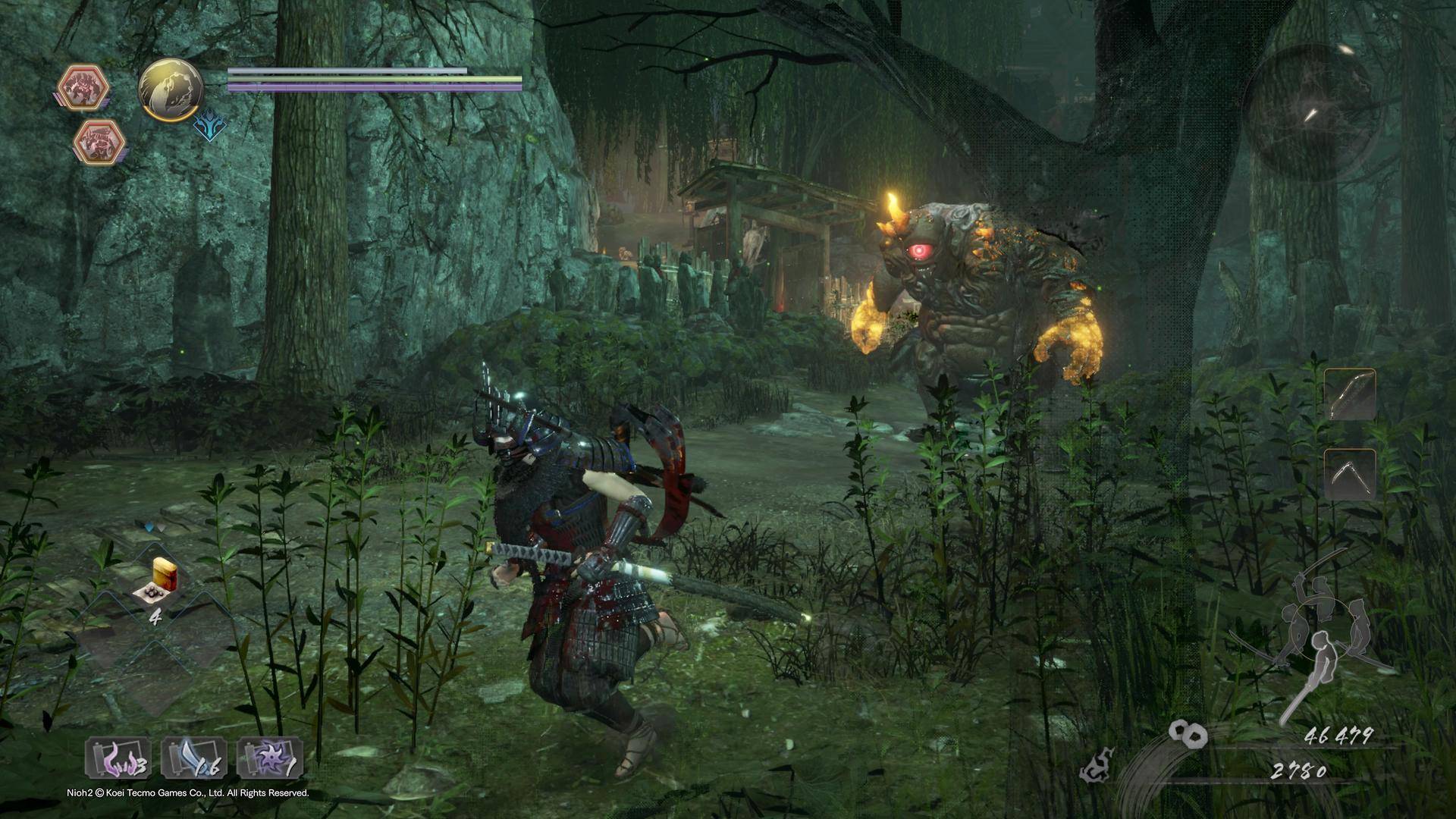1456x819 pixels.
Task: Activate the blue blade scroll skill
Action: click(x=194, y=758)
